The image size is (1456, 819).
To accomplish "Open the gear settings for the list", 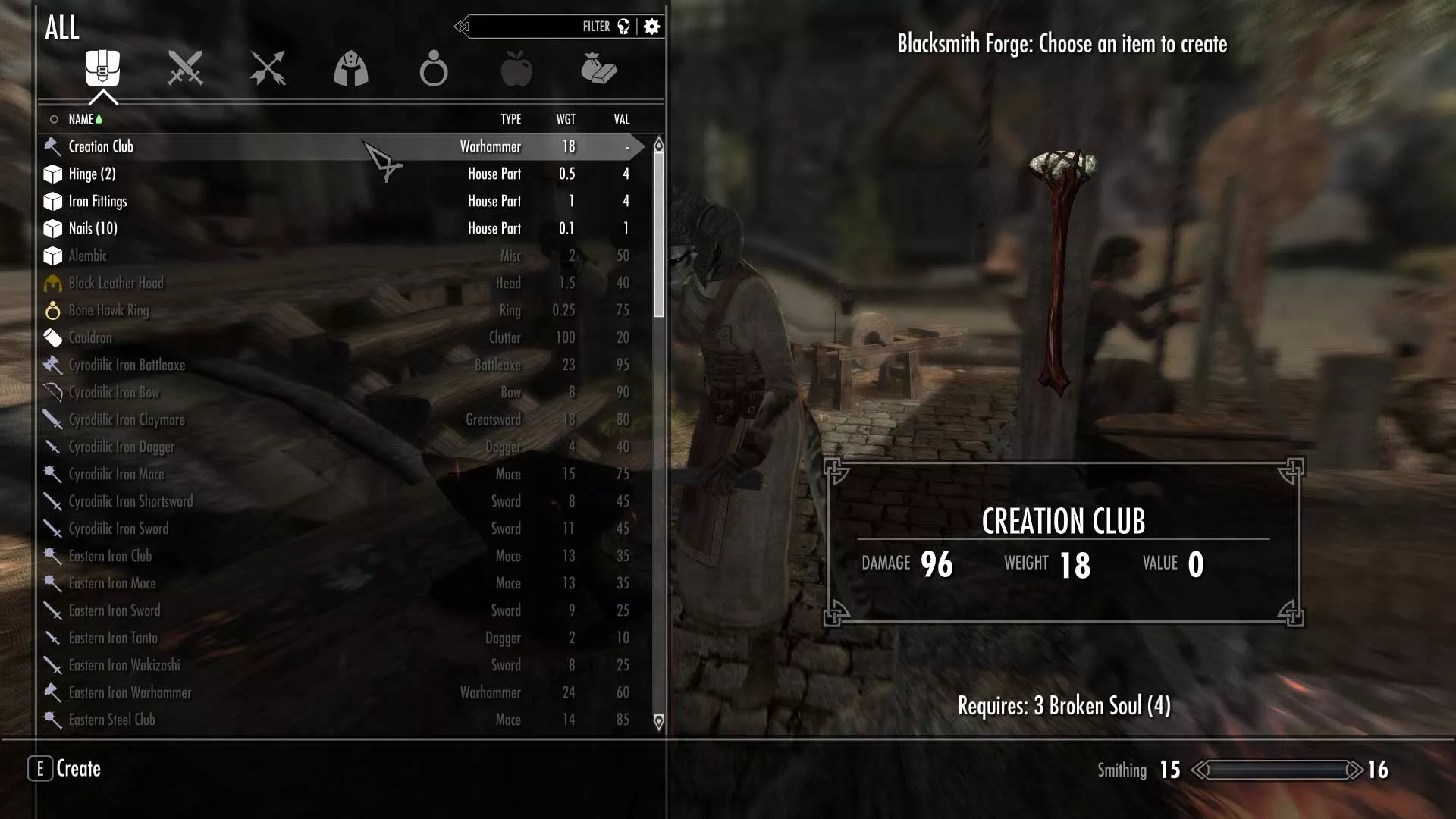I will (651, 27).
